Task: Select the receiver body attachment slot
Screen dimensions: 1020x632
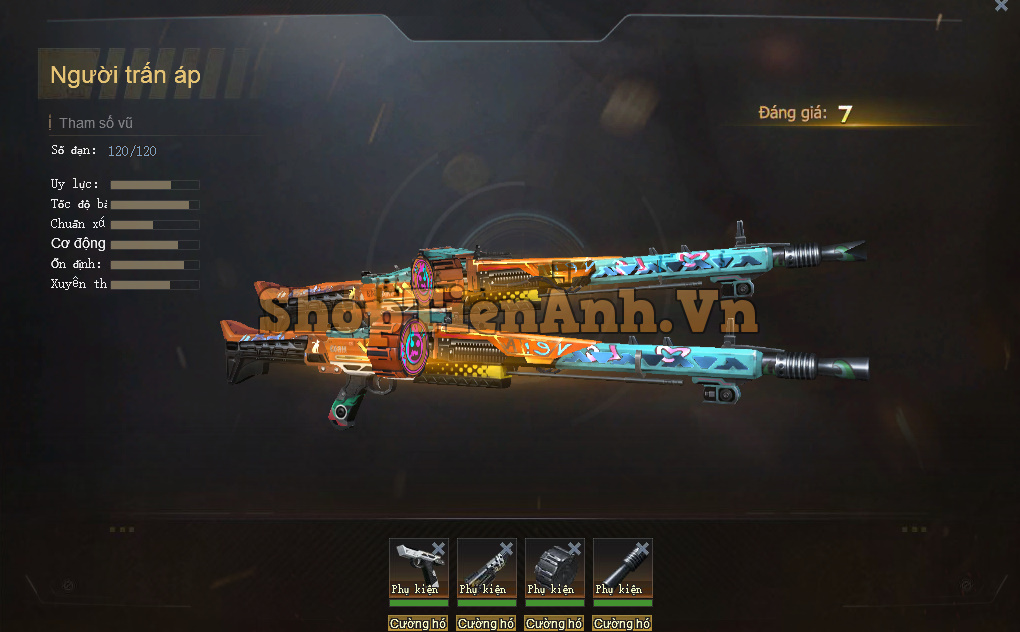Action: [485, 565]
